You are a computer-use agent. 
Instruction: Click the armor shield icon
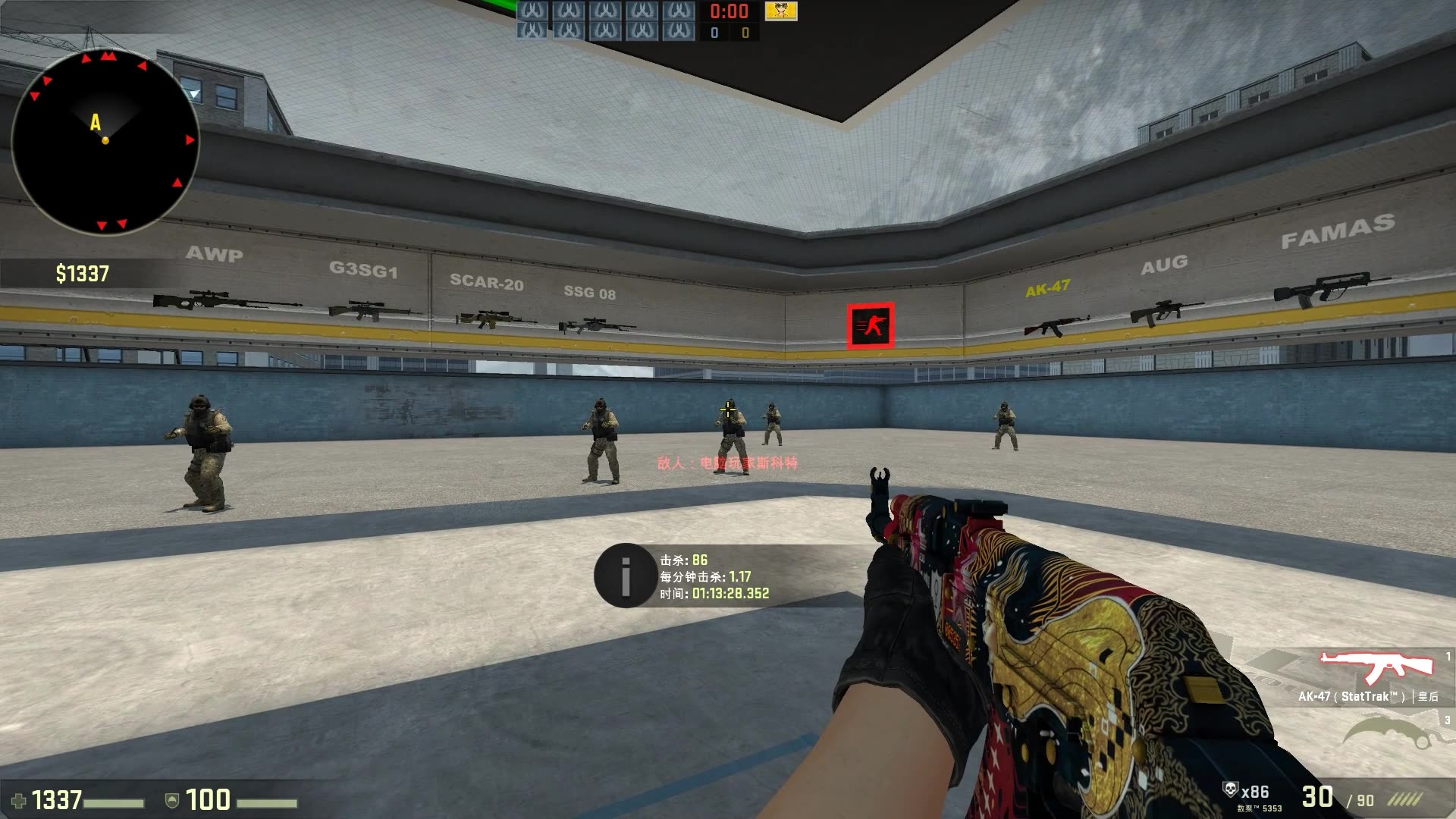(x=173, y=800)
